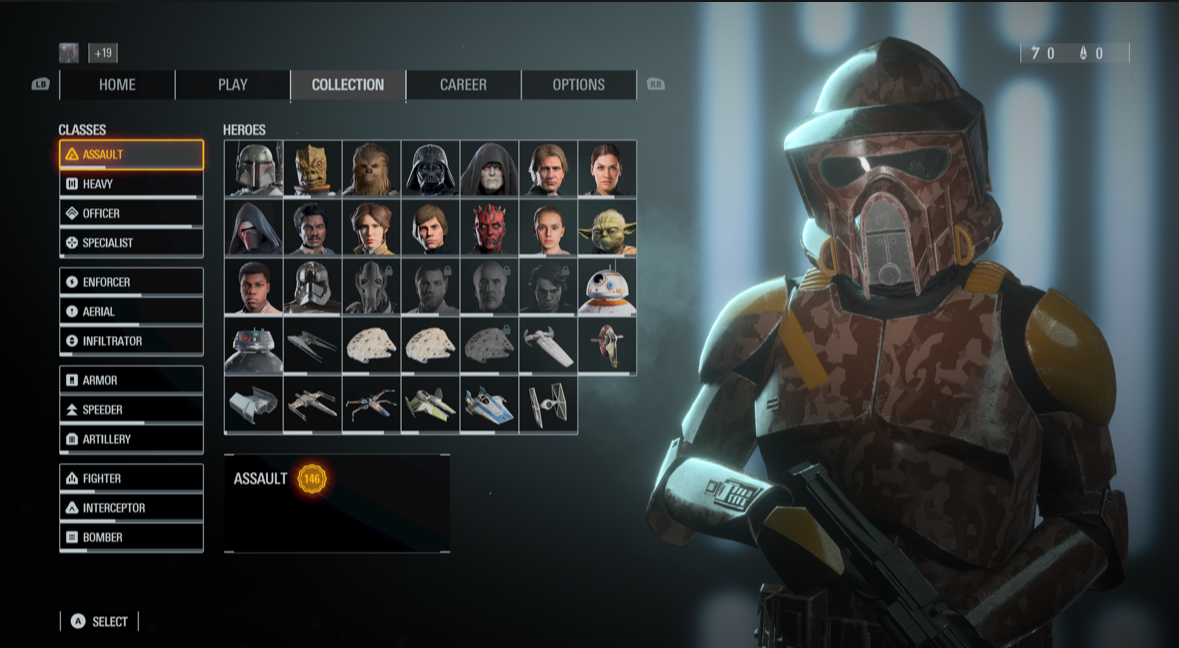This screenshot has height=648, width=1179.
Task: Choose the Interceptor class
Action: [131, 508]
